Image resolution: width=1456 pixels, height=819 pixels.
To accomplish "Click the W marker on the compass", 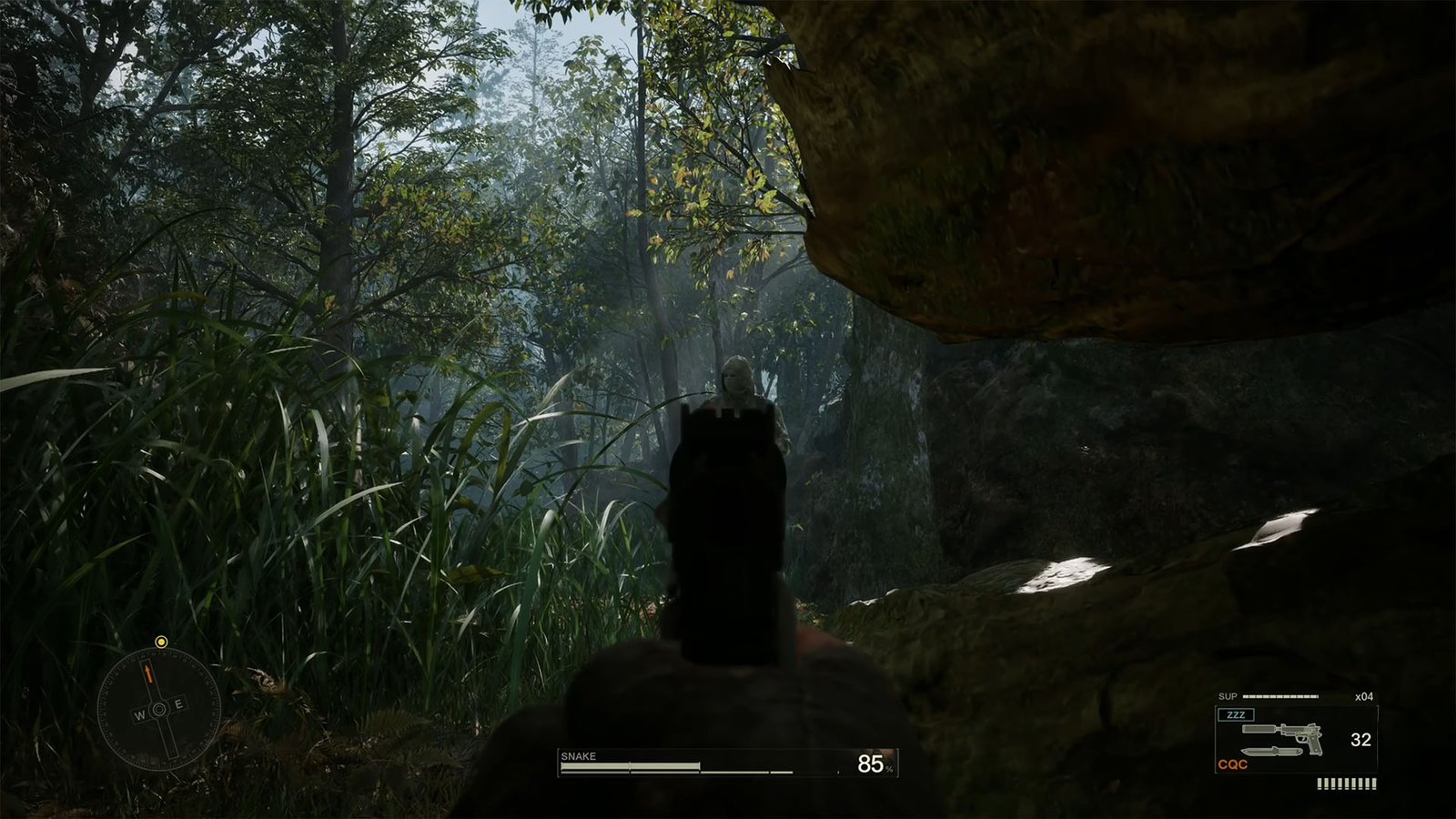I will point(140,715).
